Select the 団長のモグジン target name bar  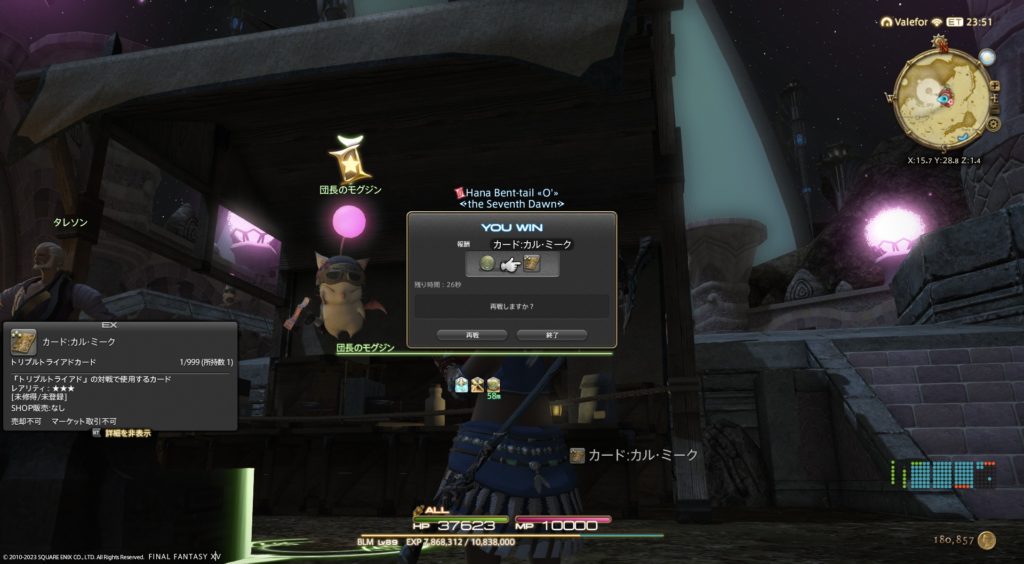point(366,348)
